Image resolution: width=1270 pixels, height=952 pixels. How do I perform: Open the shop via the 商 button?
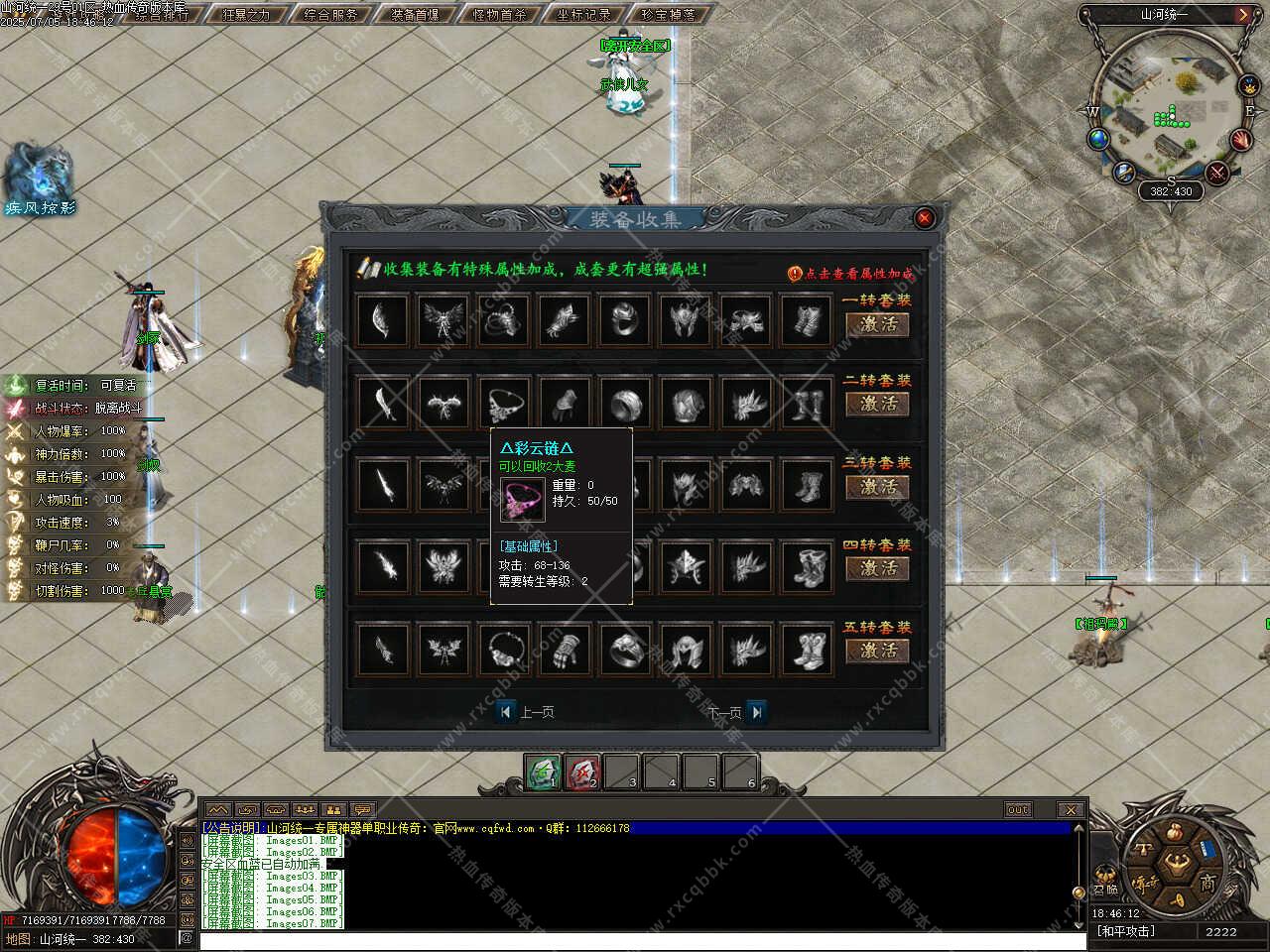[x=1207, y=882]
